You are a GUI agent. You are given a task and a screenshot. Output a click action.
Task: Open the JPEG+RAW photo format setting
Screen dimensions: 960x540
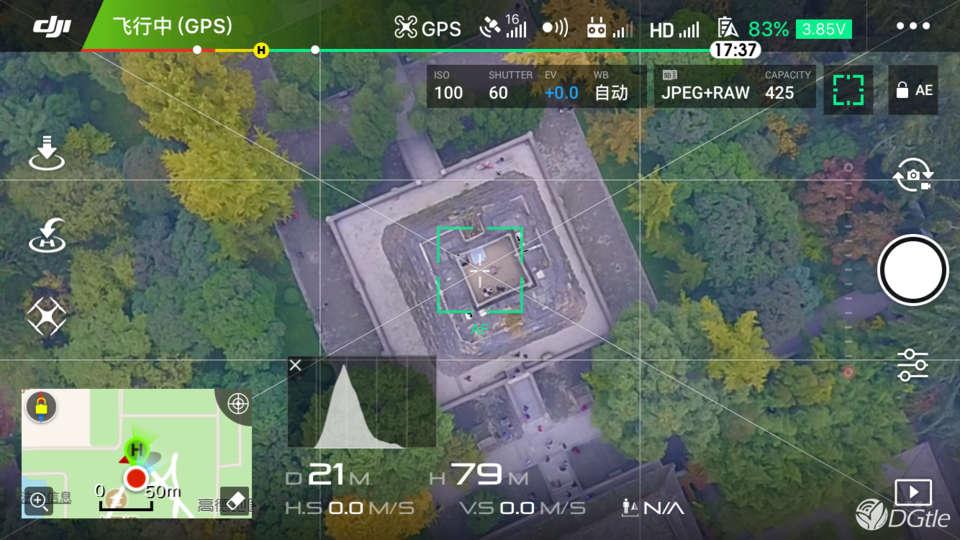704,87
